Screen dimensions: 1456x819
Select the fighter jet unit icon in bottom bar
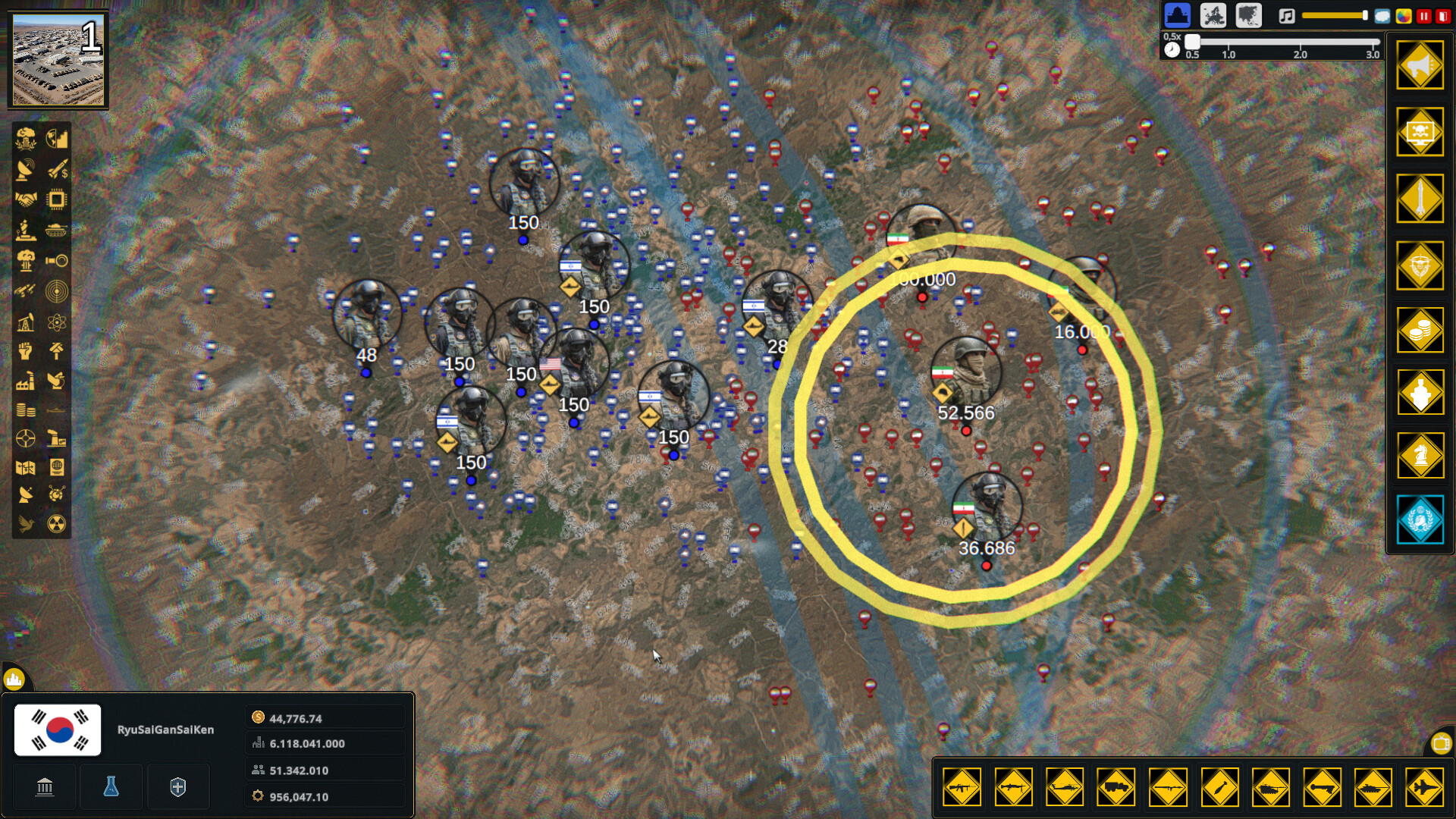pos(1423,787)
